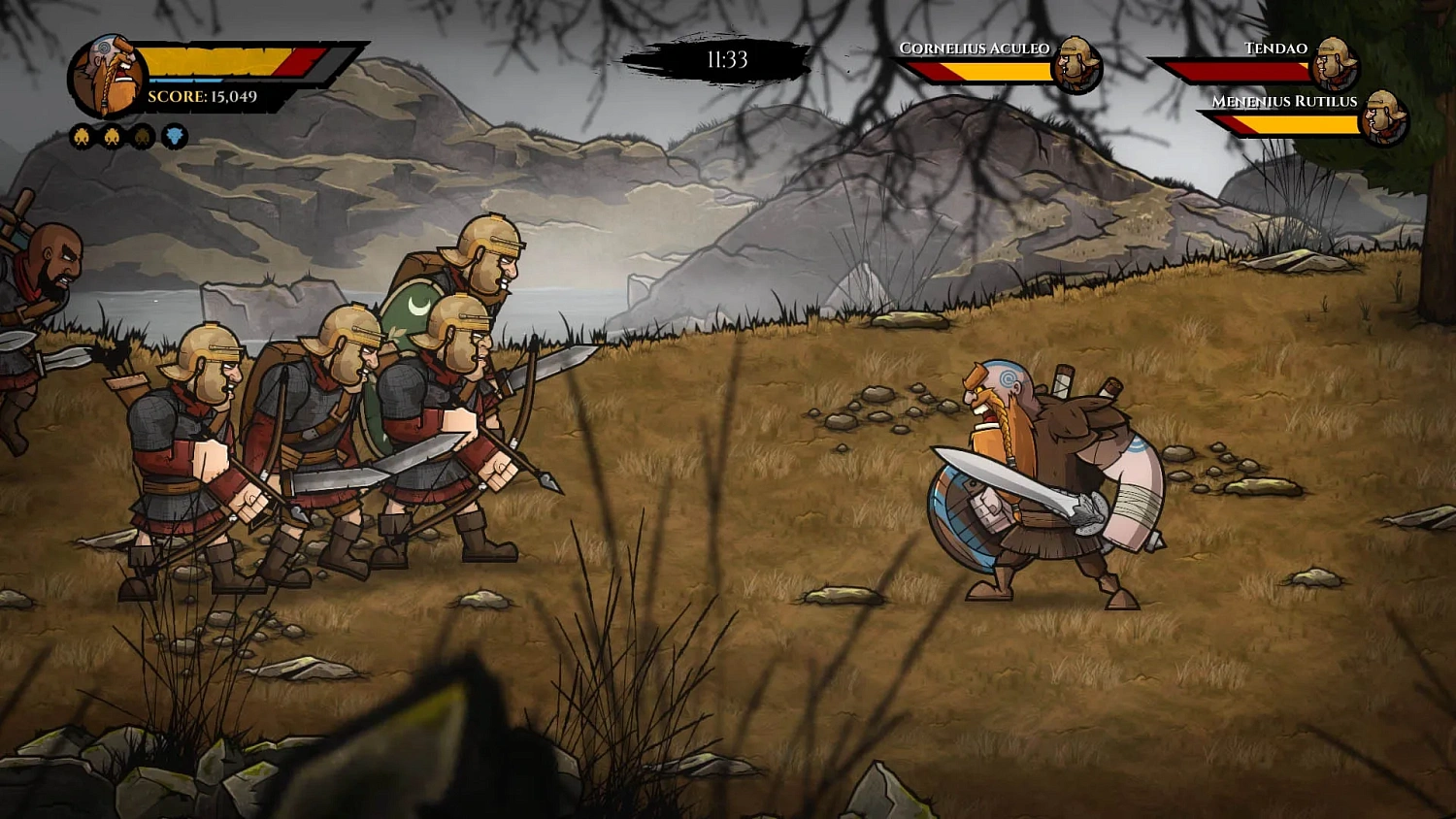Image resolution: width=1456 pixels, height=819 pixels.
Task: Click the faded third lives token
Action: pyautogui.click(x=142, y=137)
